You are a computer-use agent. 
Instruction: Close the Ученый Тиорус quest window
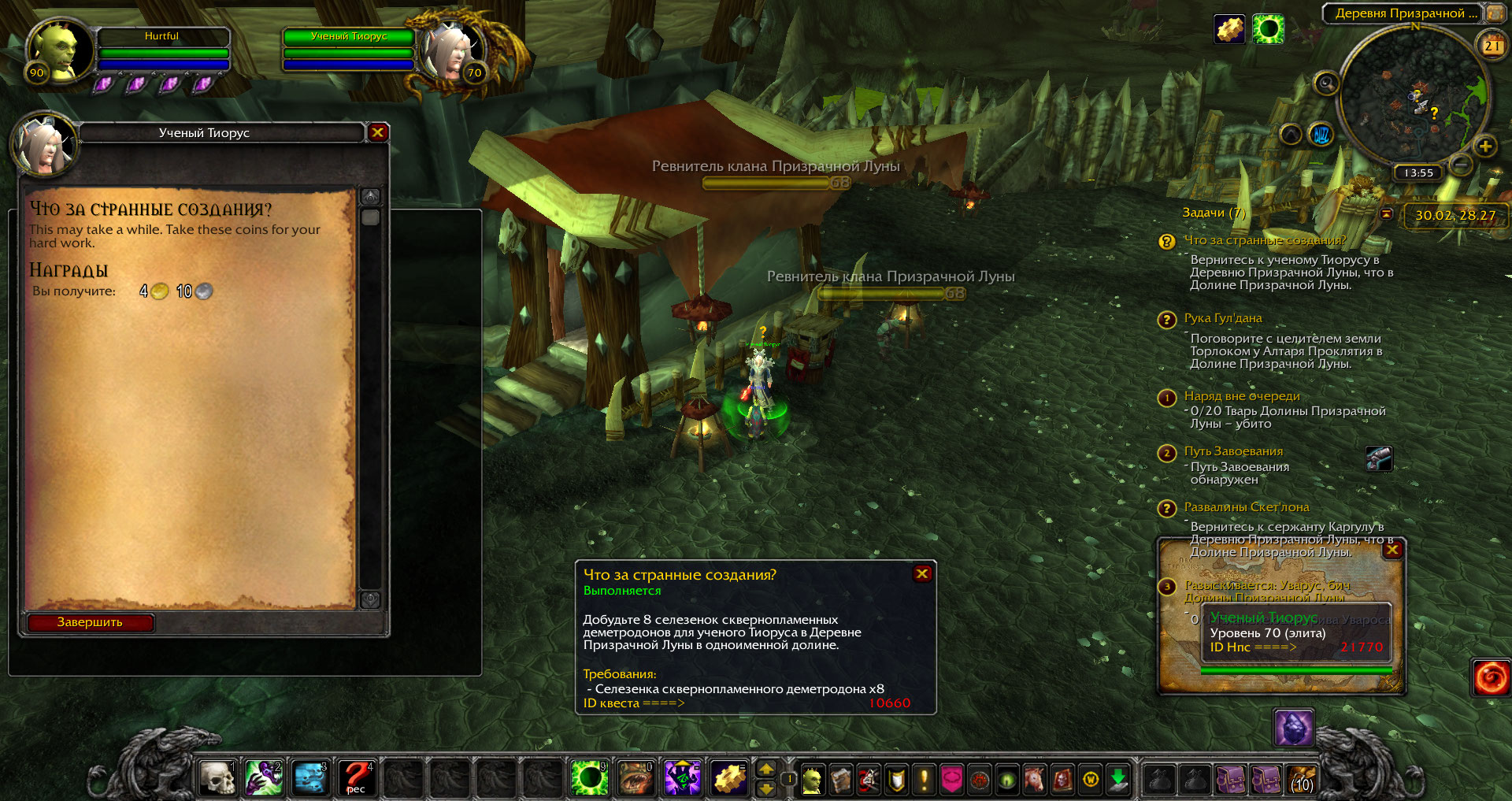click(377, 132)
